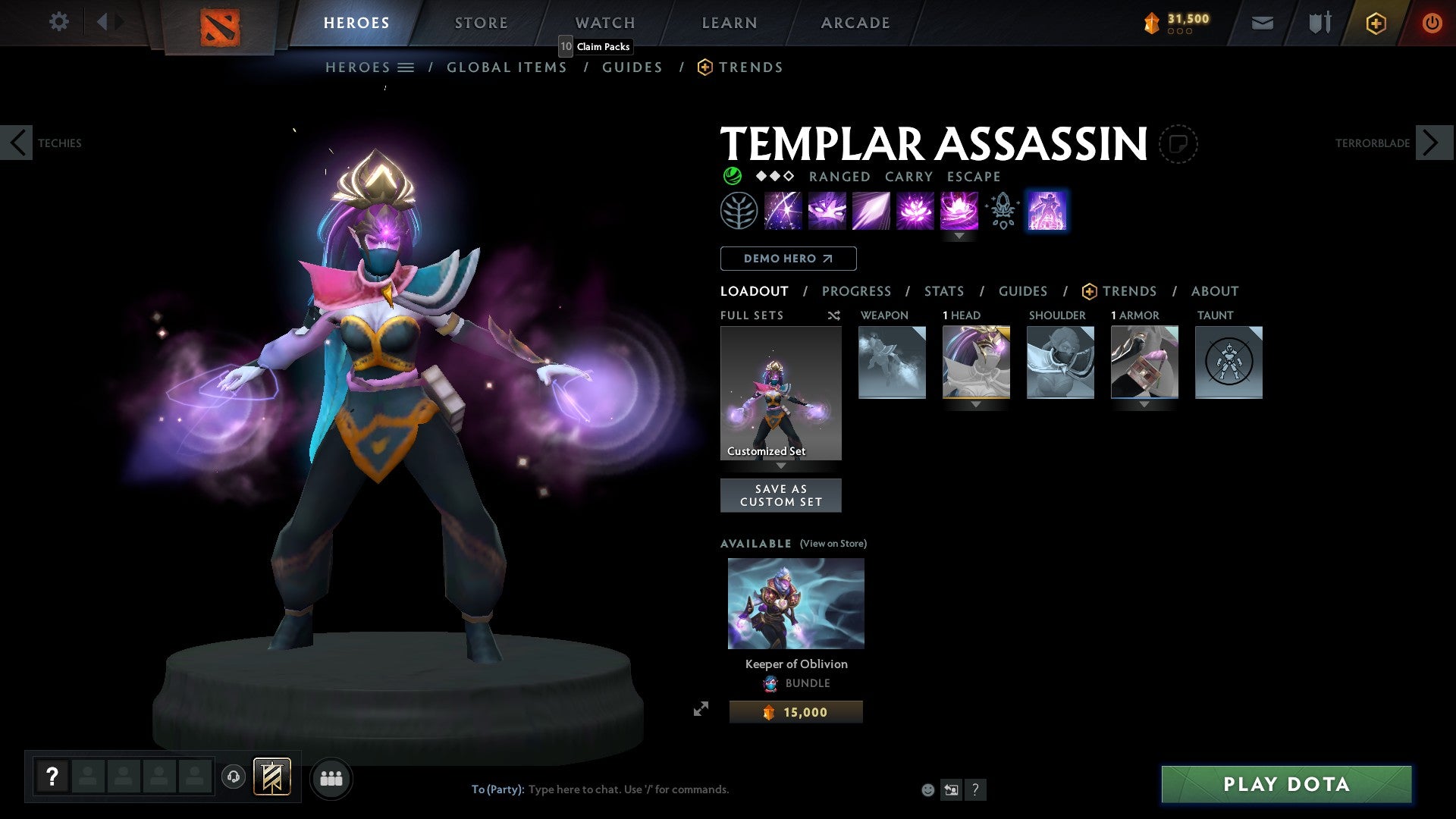Open the Head slot item dropdown arrow

coord(975,405)
